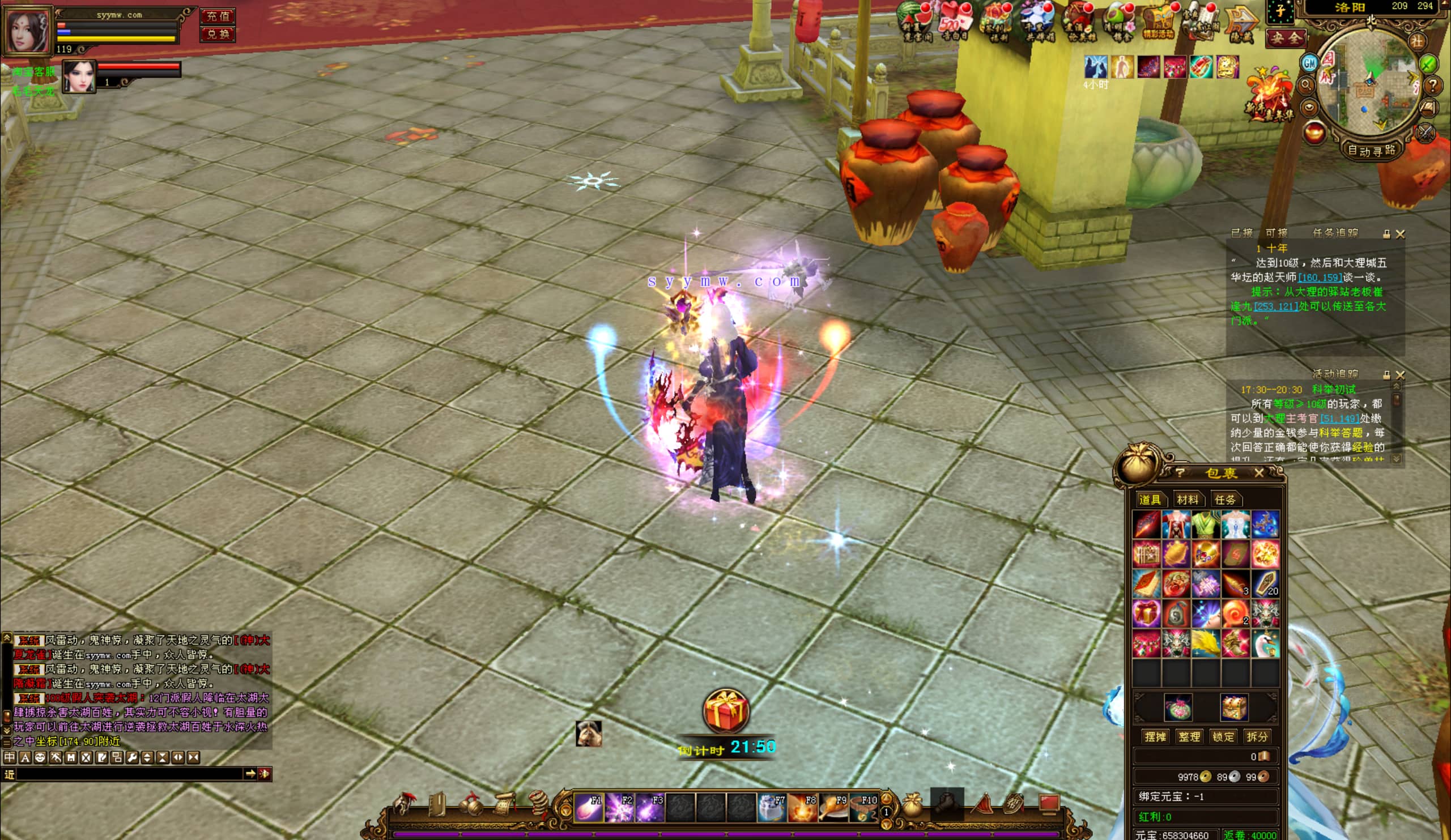Claim the countdown gift box icon

726,711
